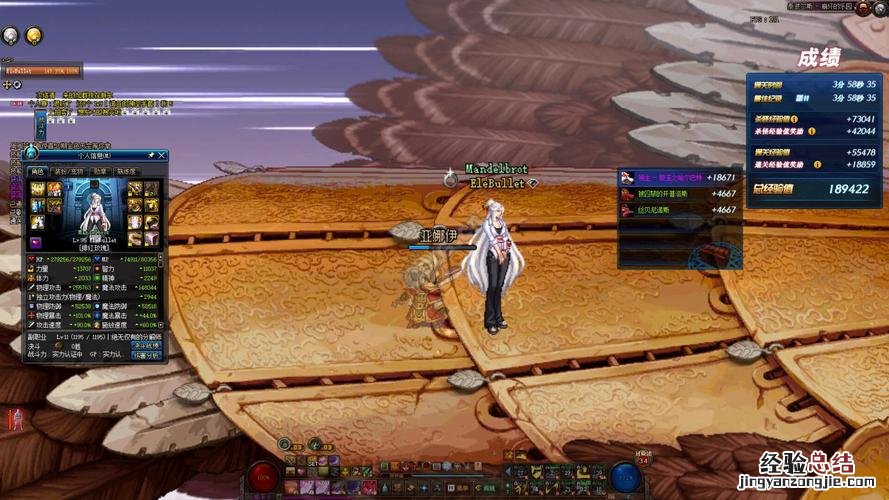Open the 装扮/宠物 costume and pet tab

tap(68, 171)
